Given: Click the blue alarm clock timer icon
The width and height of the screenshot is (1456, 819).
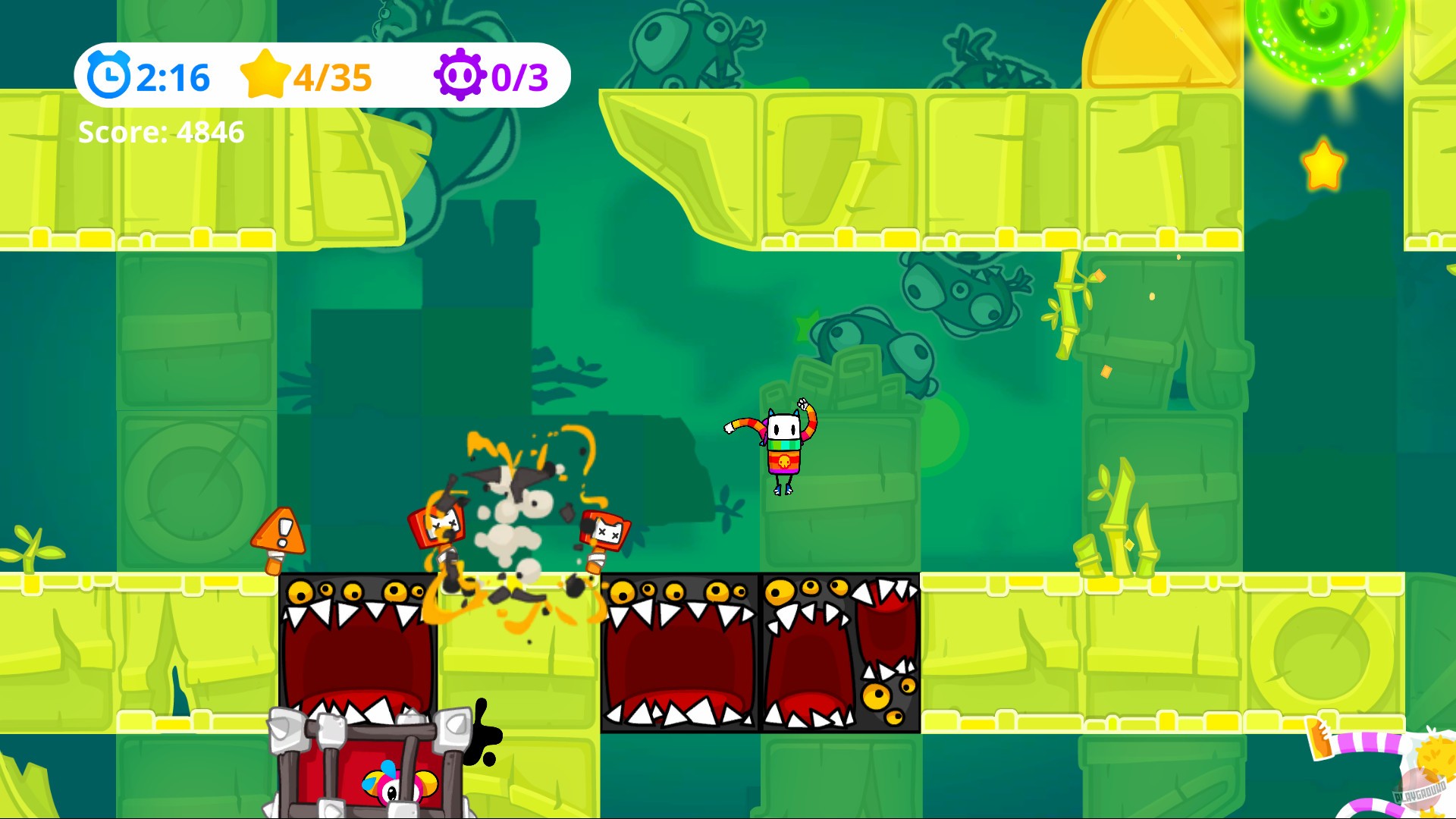Looking at the screenshot, I should pyautogui.click(x=111, y=74).
